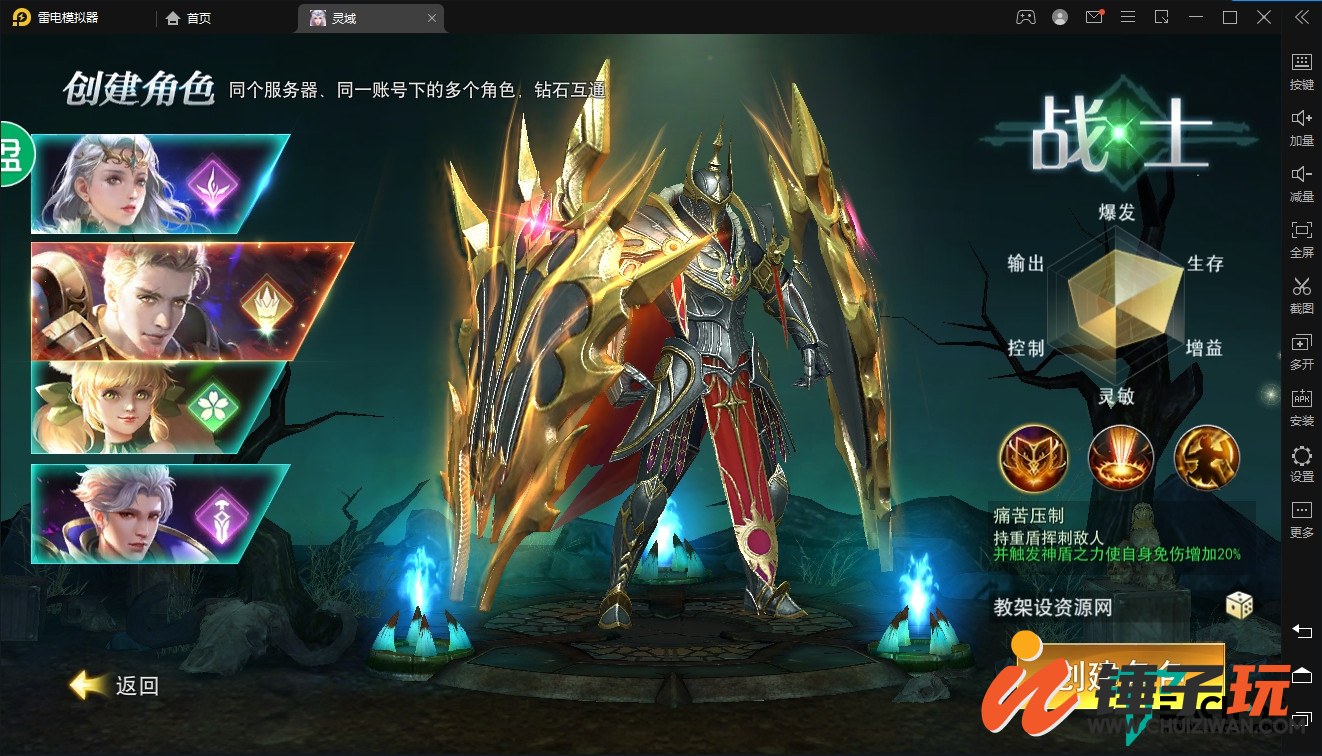Toggle 全屏 fullscreen mode
1322x756 pixels.
(x=1301, y=239)
